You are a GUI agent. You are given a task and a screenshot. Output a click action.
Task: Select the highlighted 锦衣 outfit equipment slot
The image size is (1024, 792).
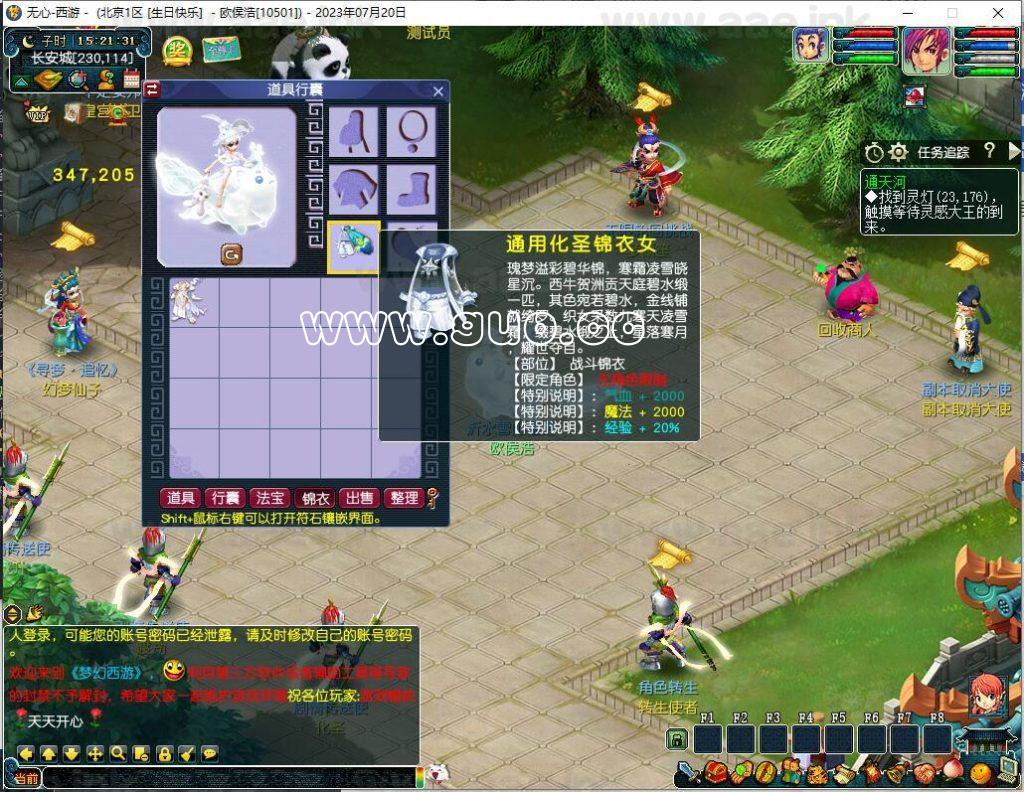[354, 246]
